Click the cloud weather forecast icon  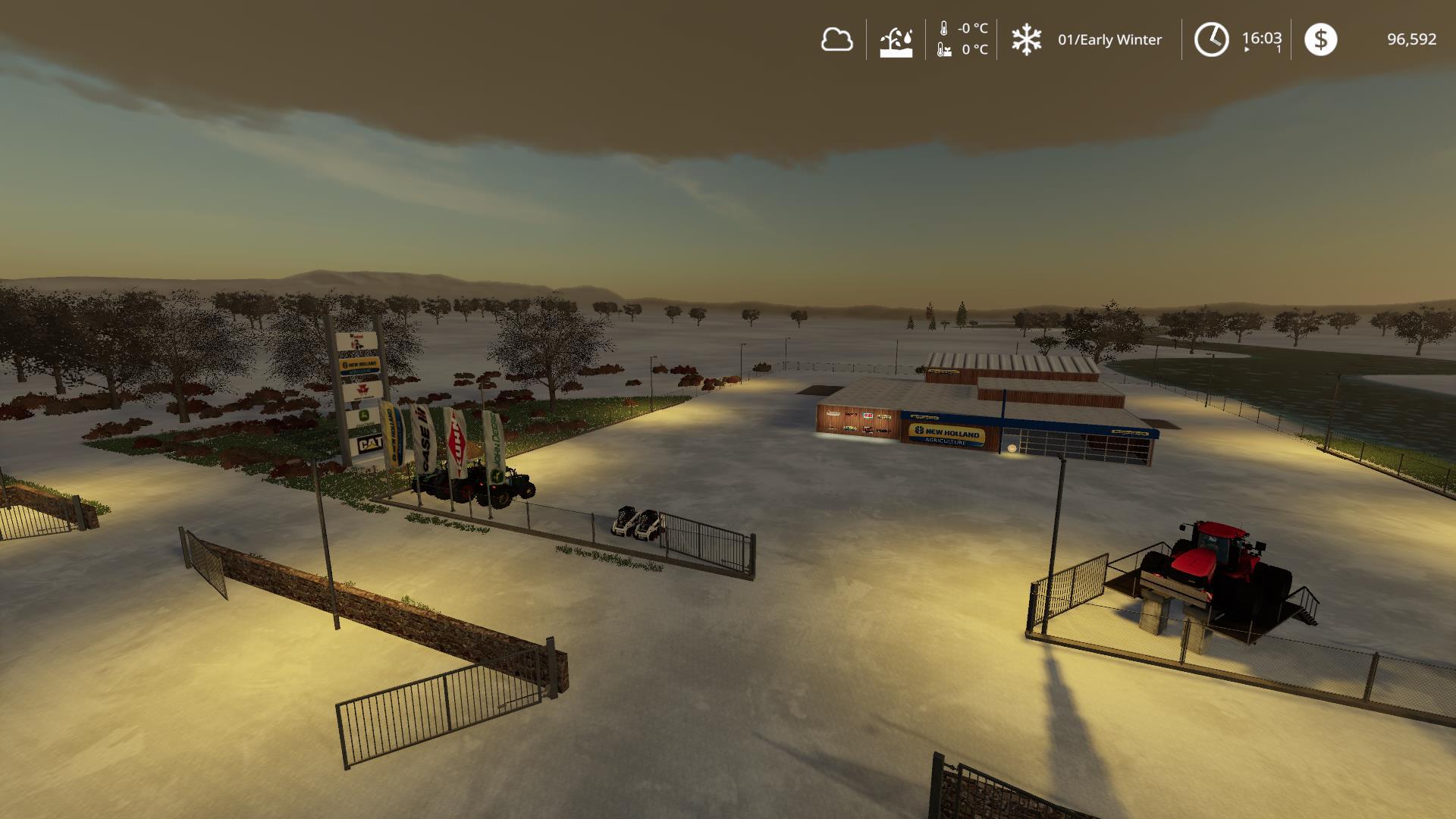[836, 39]
